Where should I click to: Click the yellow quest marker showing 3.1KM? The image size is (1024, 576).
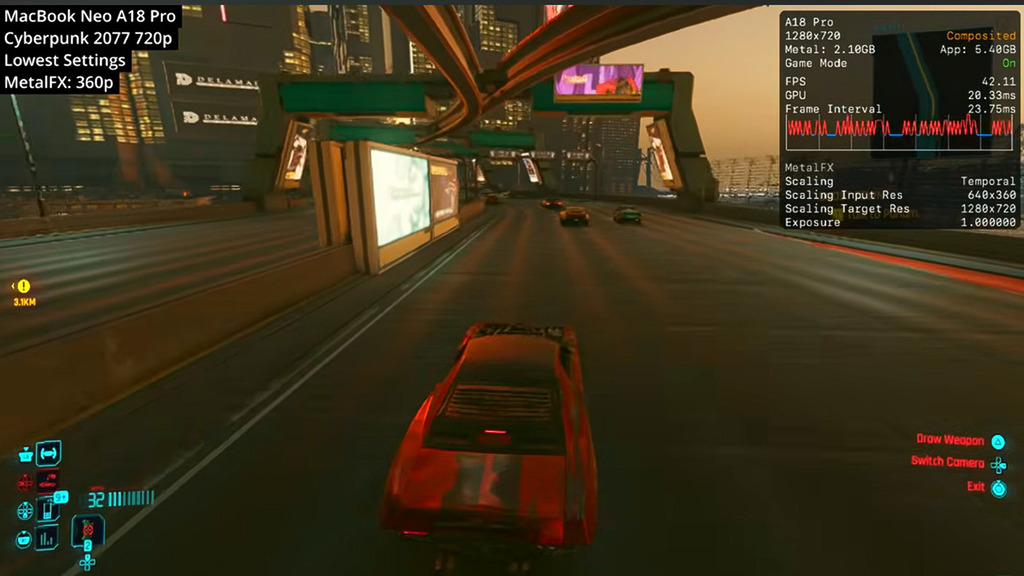23,287
